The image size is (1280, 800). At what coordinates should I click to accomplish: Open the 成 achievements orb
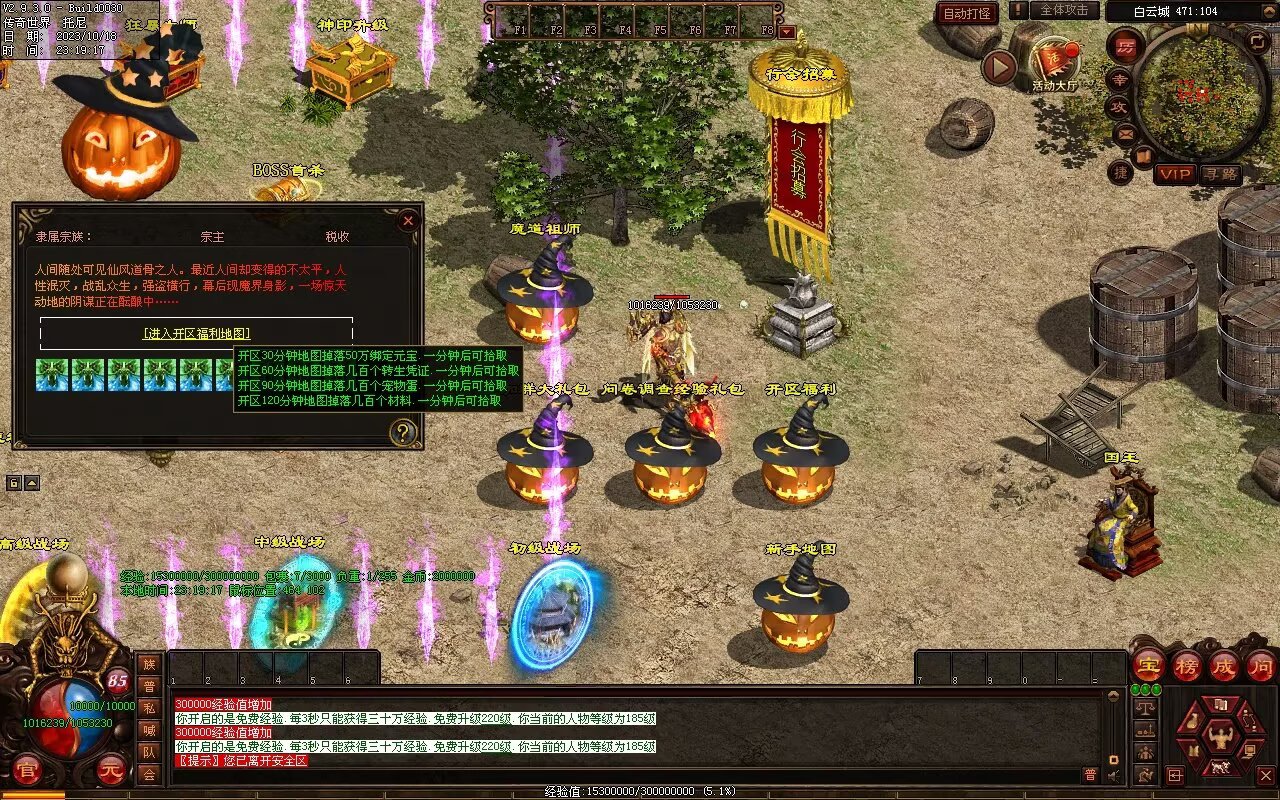point(1224,666)
